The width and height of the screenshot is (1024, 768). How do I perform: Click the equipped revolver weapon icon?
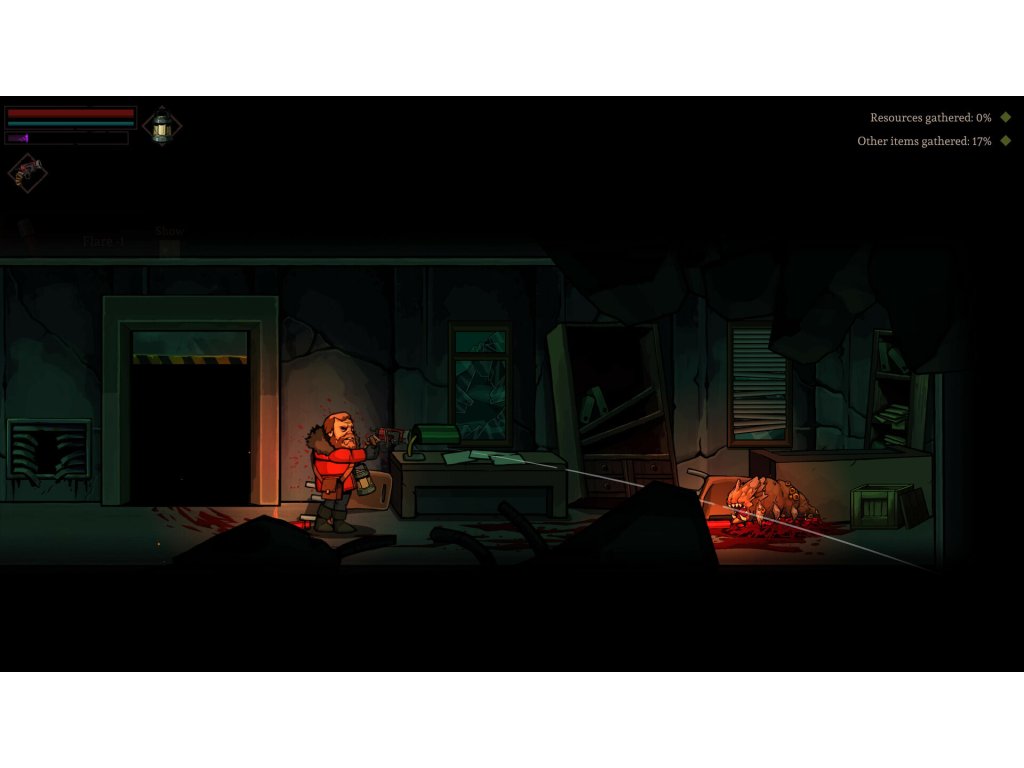pos(28,172)
